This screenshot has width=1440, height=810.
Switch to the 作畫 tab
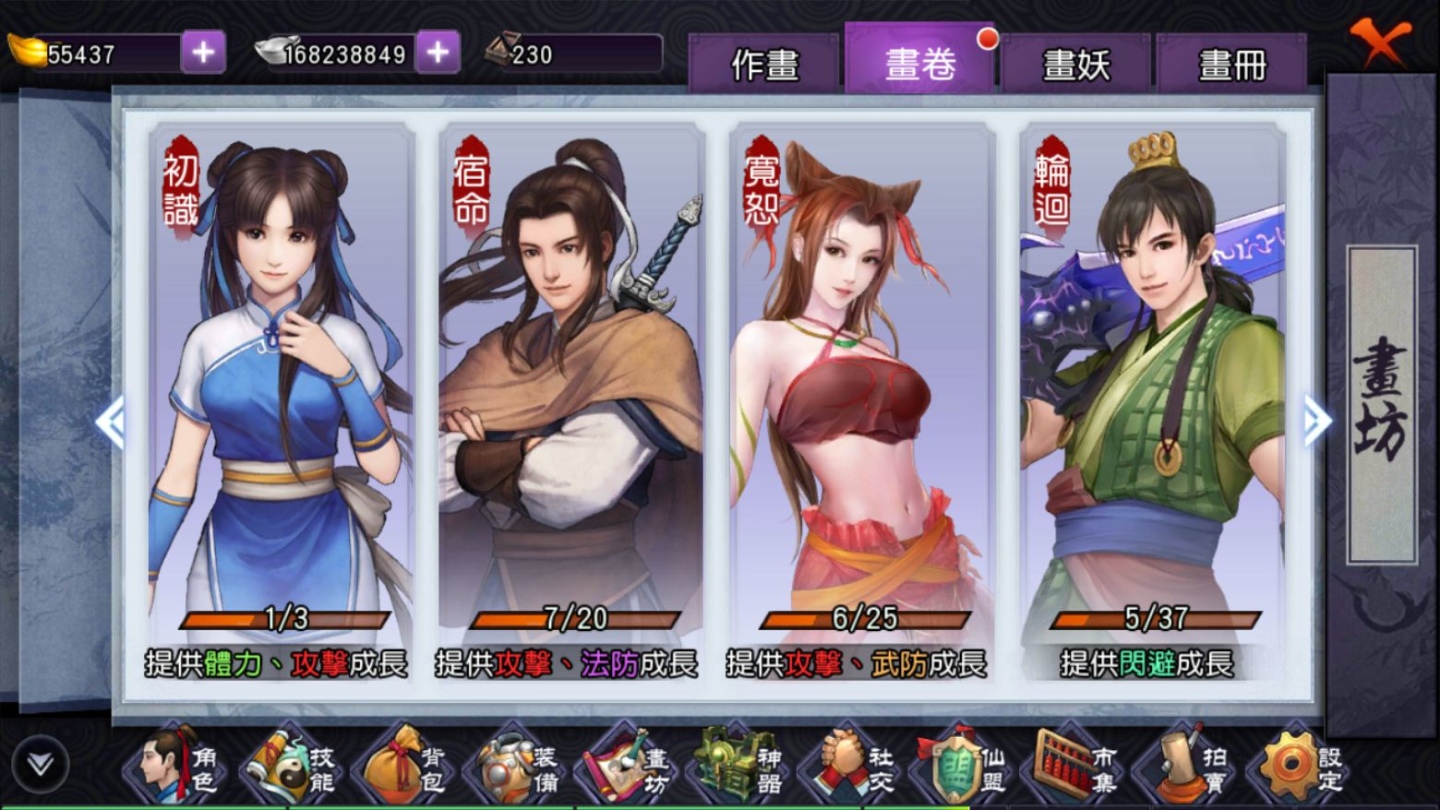(767, 62)
